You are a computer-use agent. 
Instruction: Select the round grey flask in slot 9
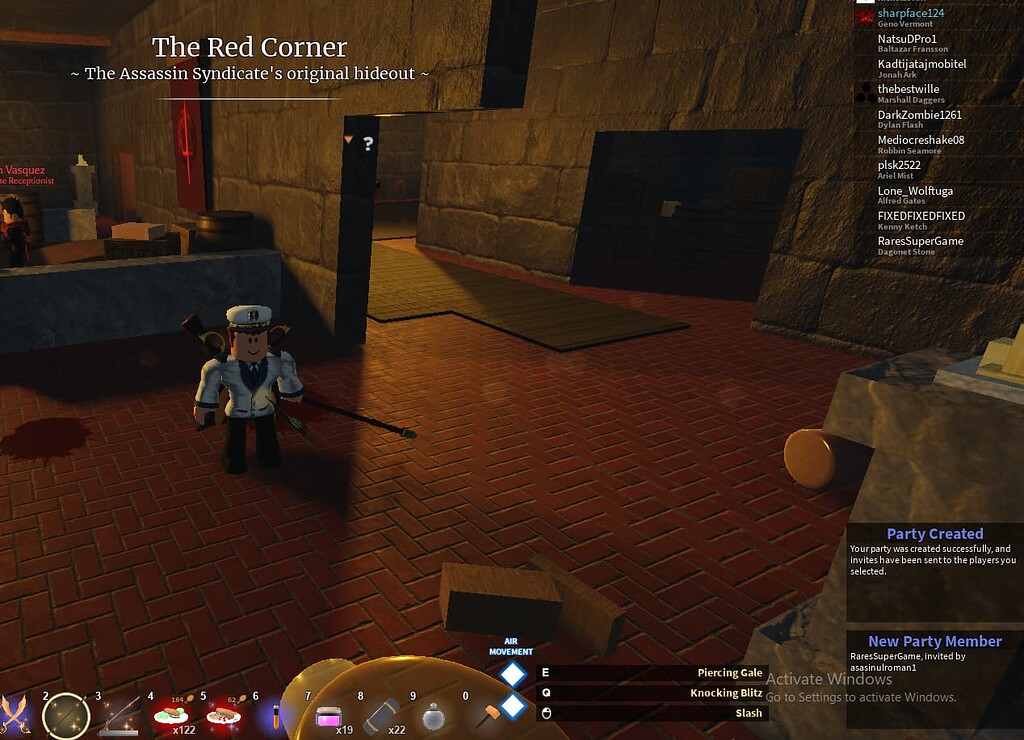(434, 716)
